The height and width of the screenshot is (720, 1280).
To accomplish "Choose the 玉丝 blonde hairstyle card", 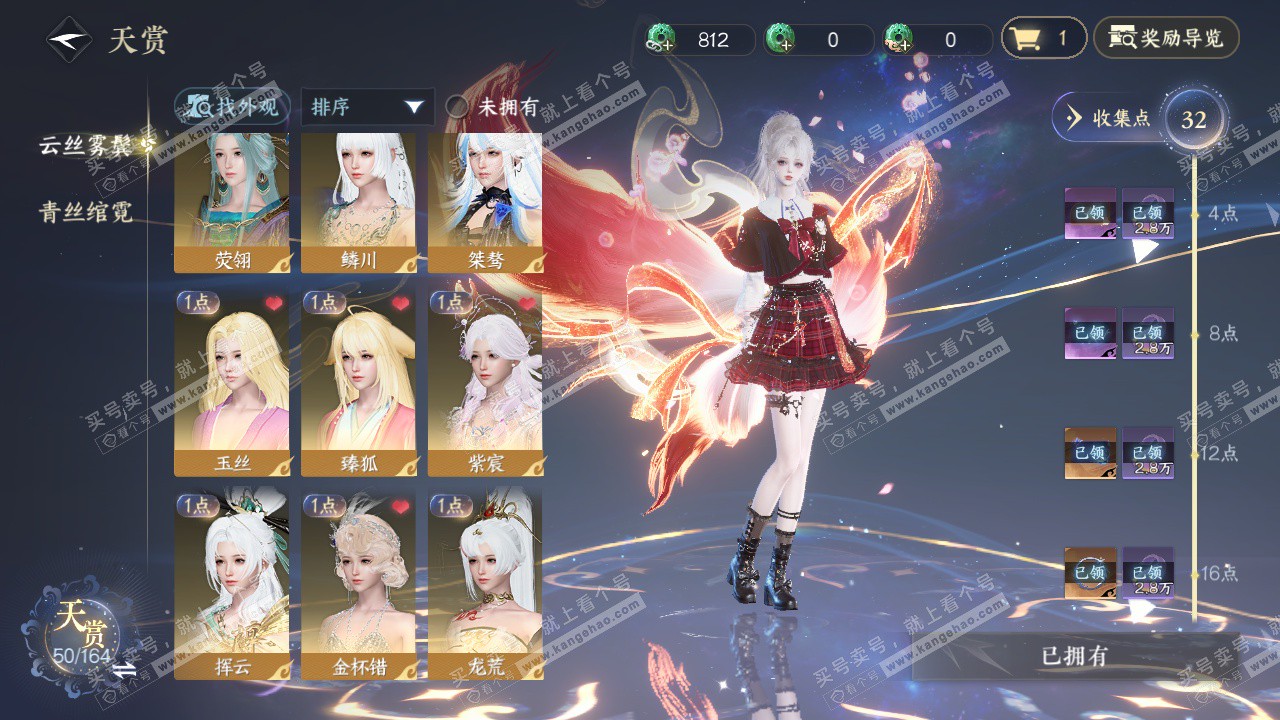I will [x=232, y=383].
